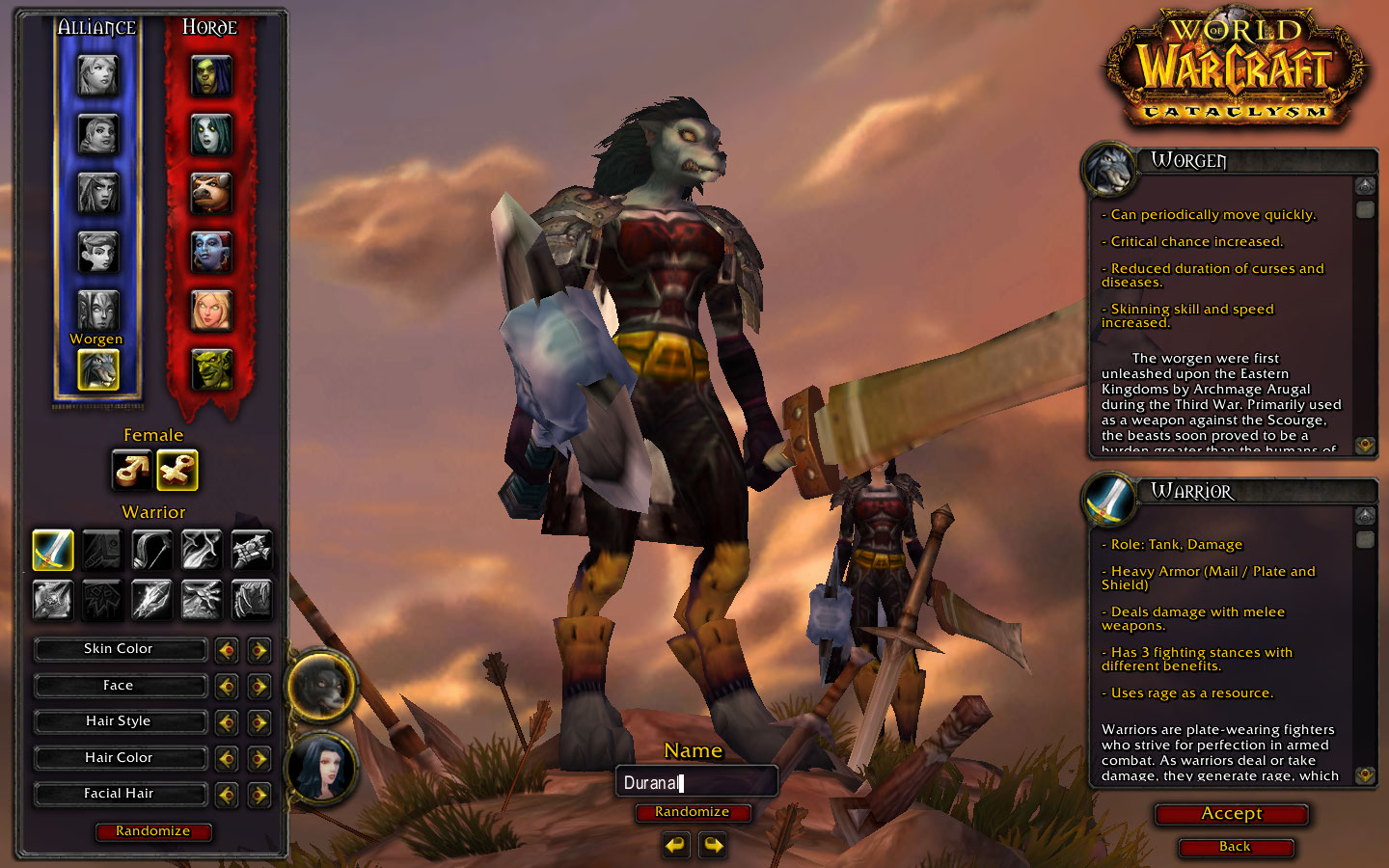The height and width of the screenshot is (868, 1389).
Task: Click next arrow for Skin Color
Action: click(x=259, y=650)
